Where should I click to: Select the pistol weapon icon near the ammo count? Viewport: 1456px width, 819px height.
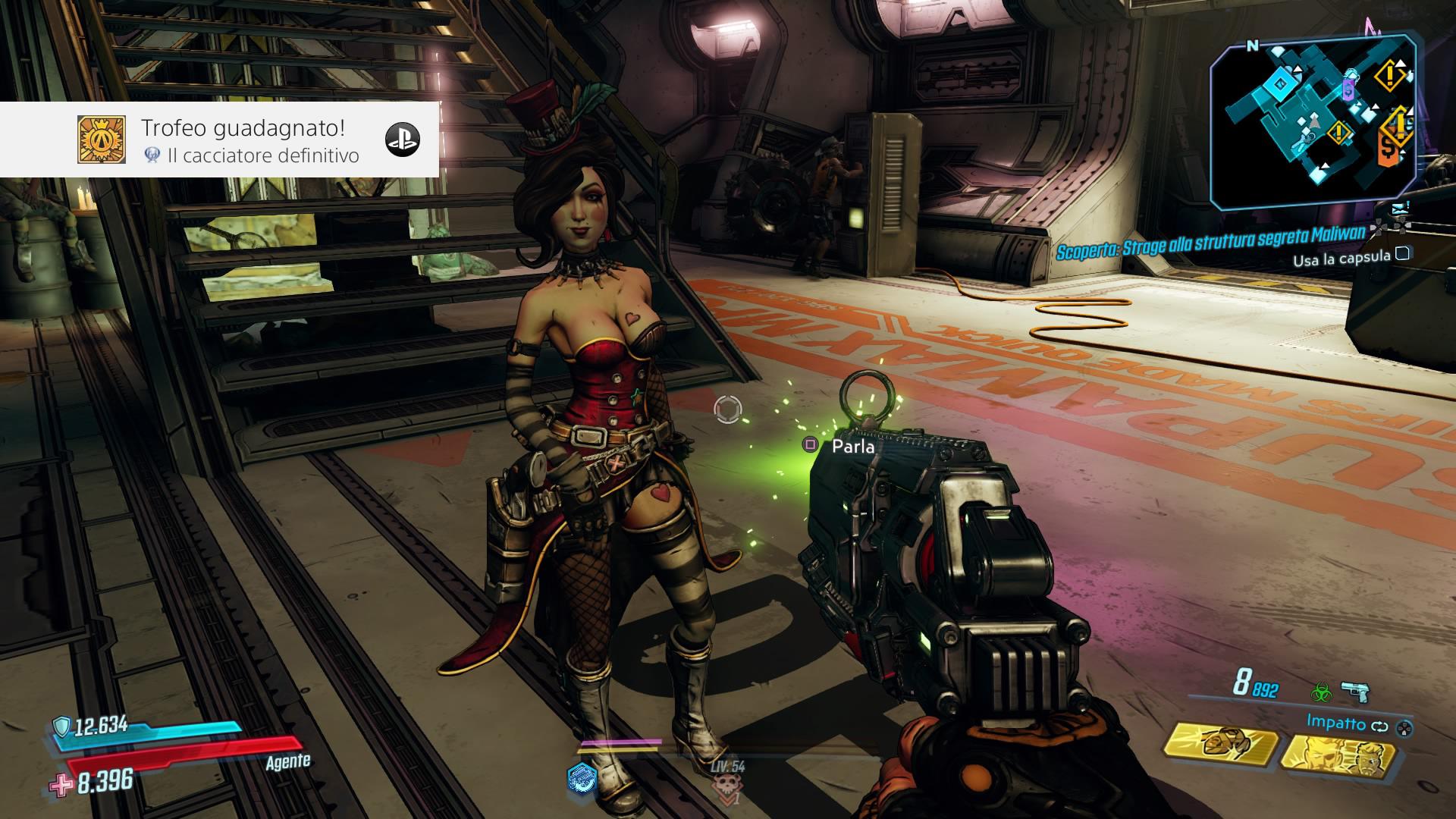(x=1357, y=692)
